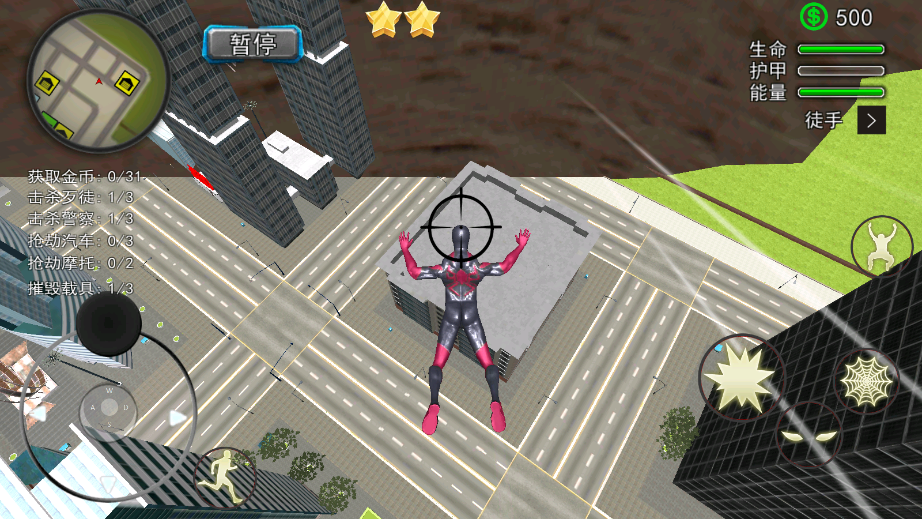Tap the green dollar coin icon
The width and height of the screenshot is (922, 519).
[814, 16]
